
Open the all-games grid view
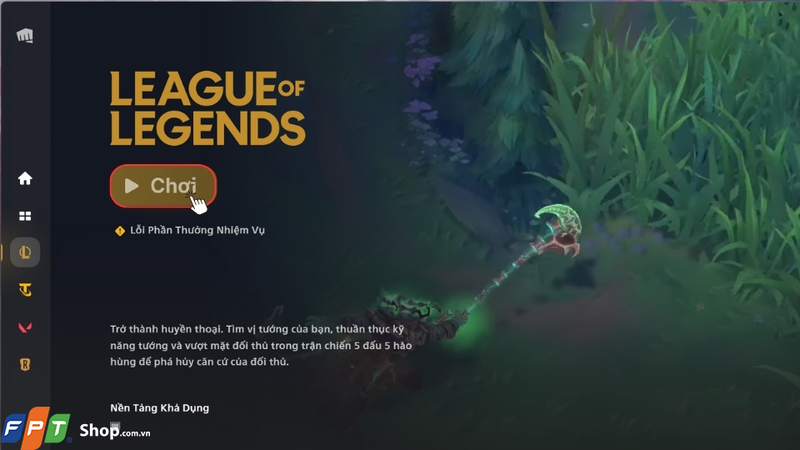pyautogui.click(x=25, y=216)
